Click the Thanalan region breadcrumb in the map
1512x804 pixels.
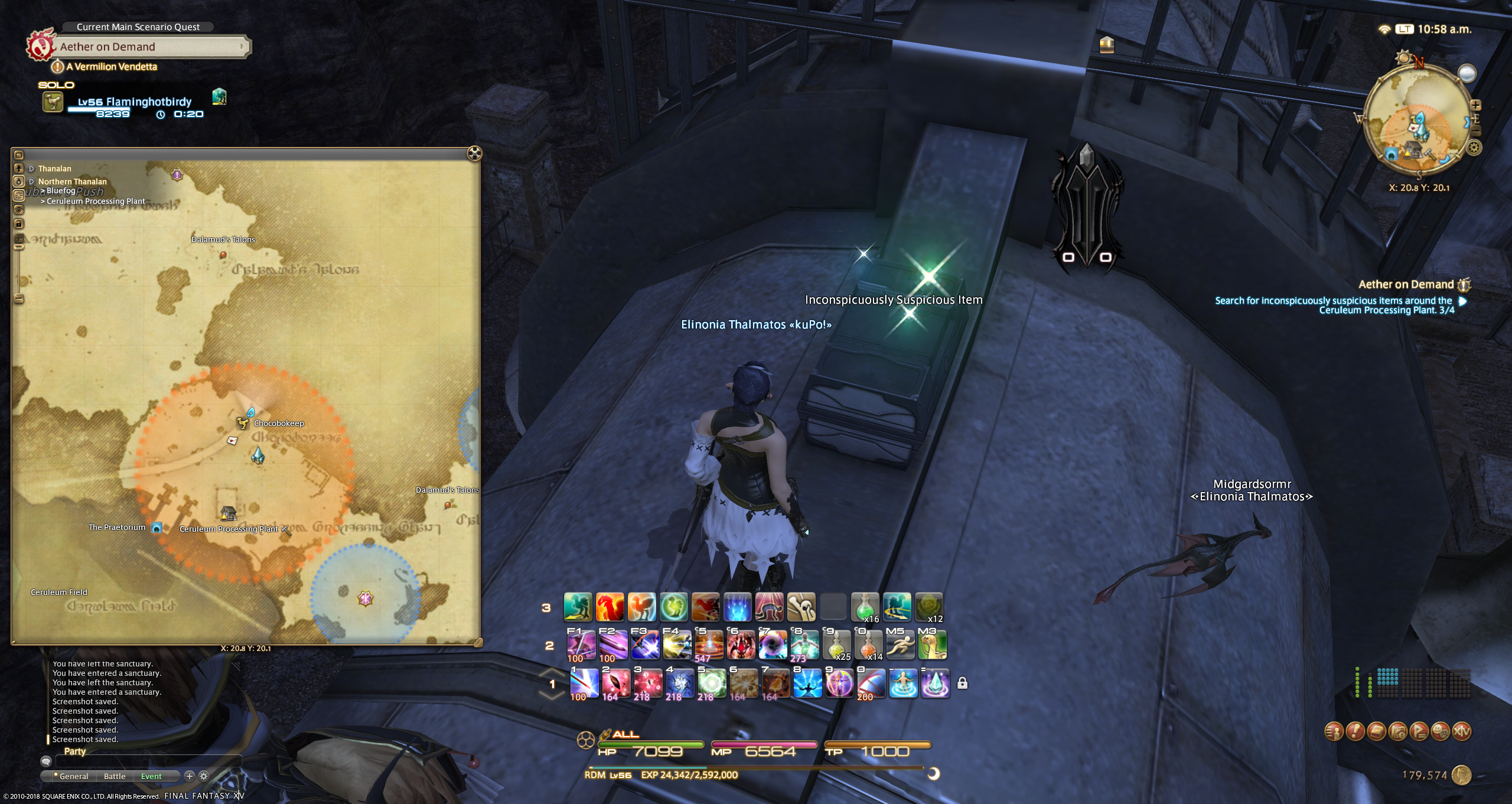click(54, 168)
